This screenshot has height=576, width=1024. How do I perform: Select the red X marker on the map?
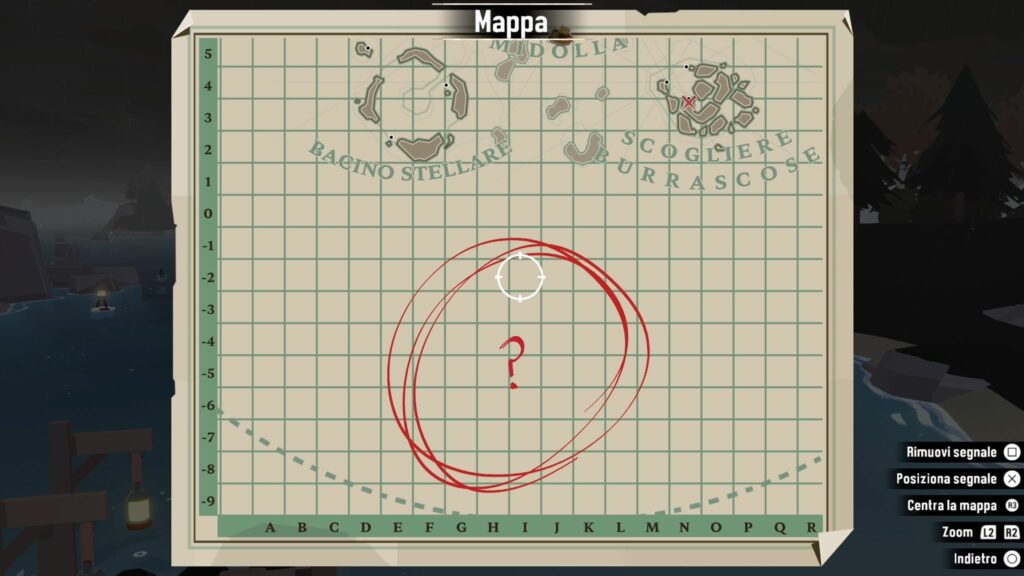pos(688,101)
